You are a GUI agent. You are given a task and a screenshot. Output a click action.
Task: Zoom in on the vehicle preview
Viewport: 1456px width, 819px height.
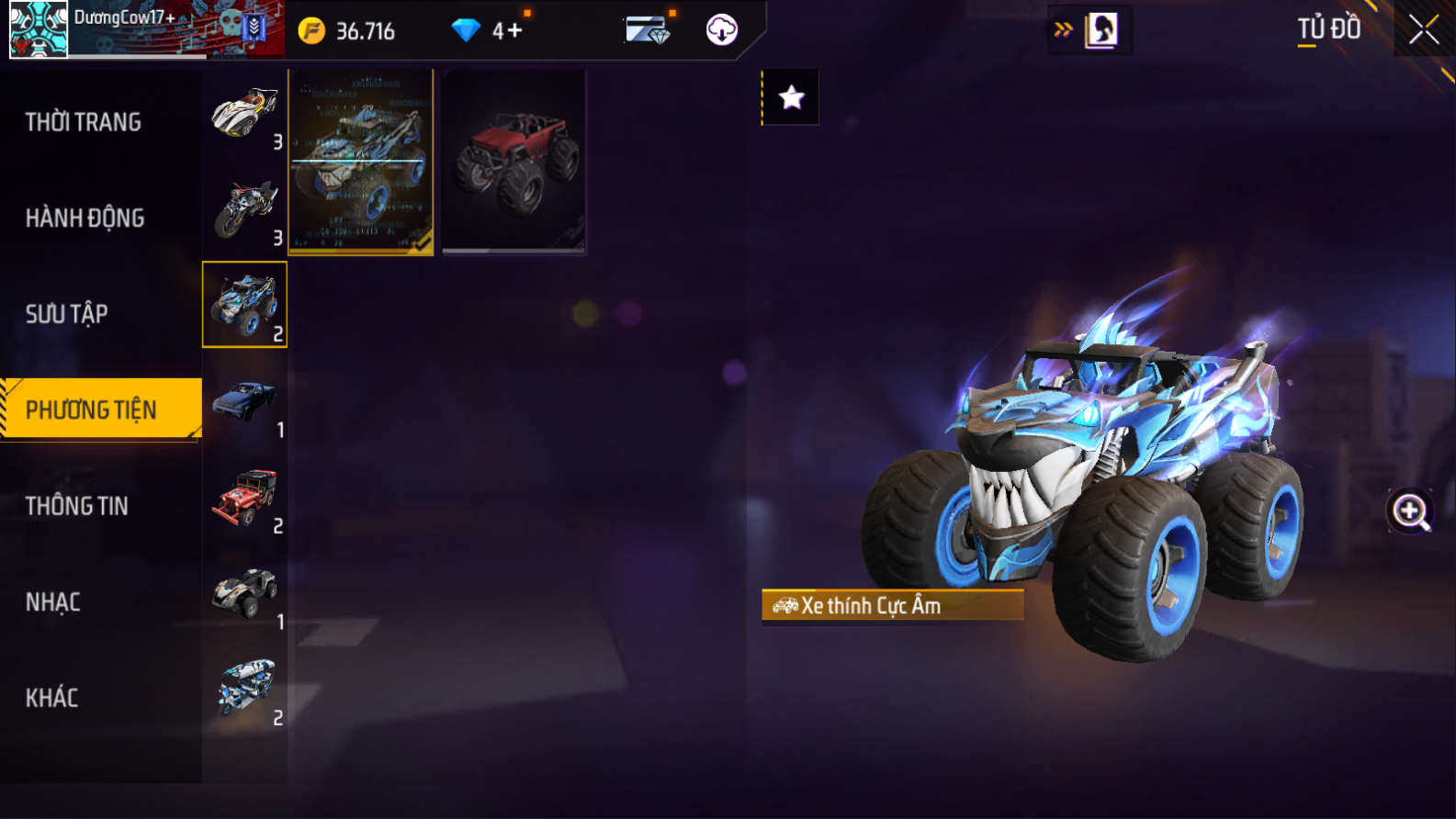pyautogui.click(x=1410, y=511)
